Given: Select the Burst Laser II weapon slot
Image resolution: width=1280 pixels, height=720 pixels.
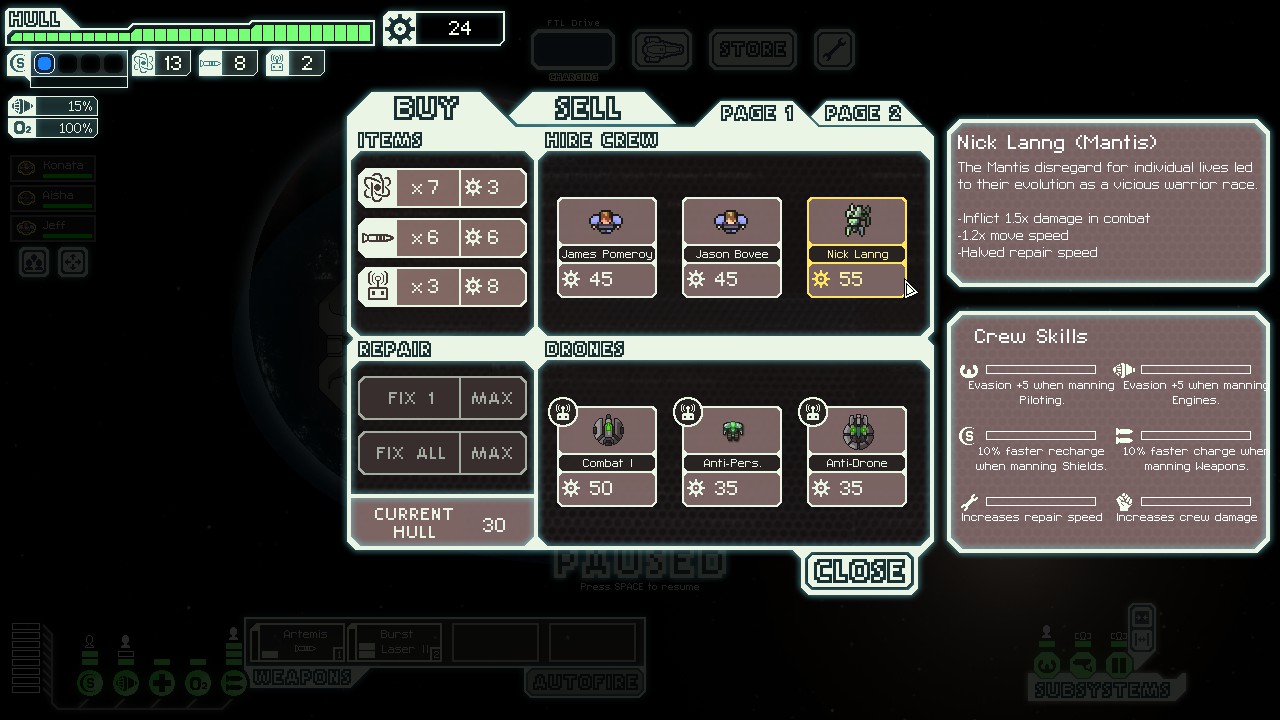Looking at the screenshot, I should click(x=396, y=641).
